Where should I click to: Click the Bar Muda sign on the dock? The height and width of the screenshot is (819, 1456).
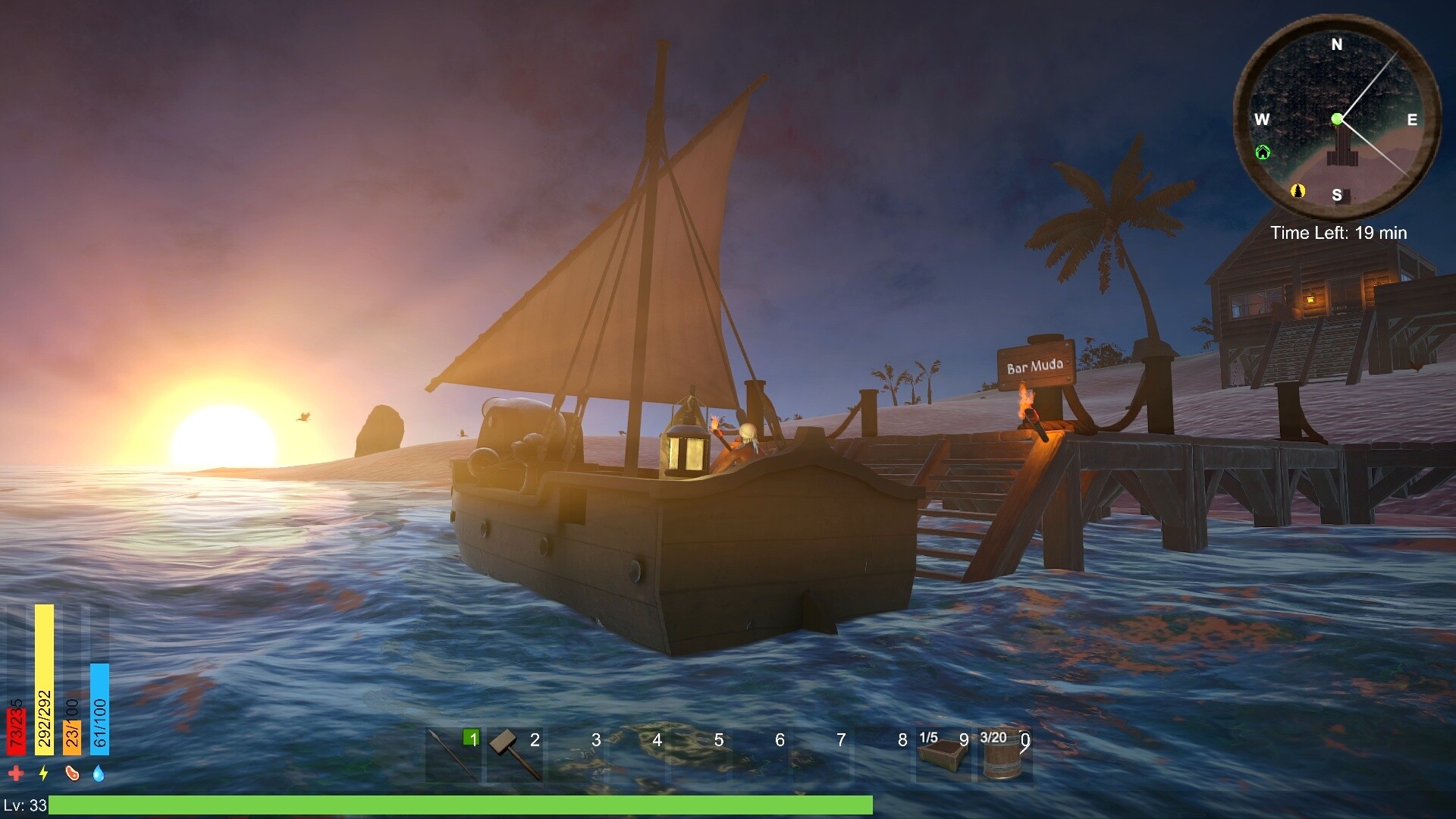point(1034,363)
